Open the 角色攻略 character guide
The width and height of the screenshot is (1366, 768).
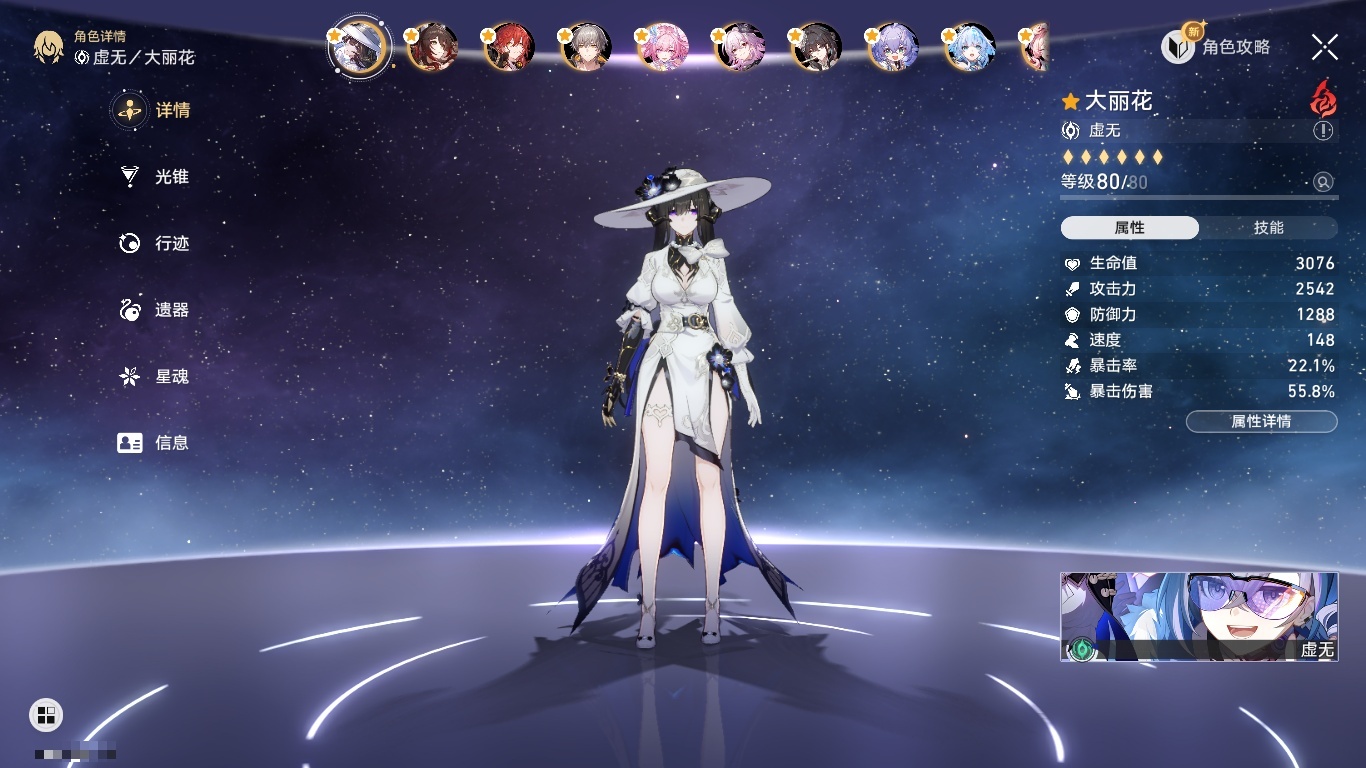coord(1216,47)
